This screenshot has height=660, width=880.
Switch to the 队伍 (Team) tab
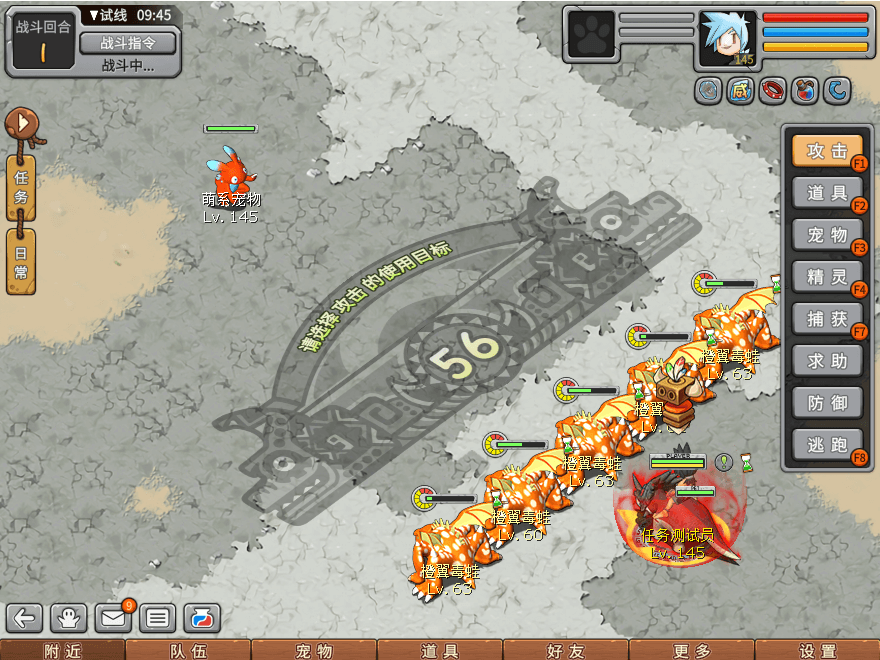click(x=188, y=650)
